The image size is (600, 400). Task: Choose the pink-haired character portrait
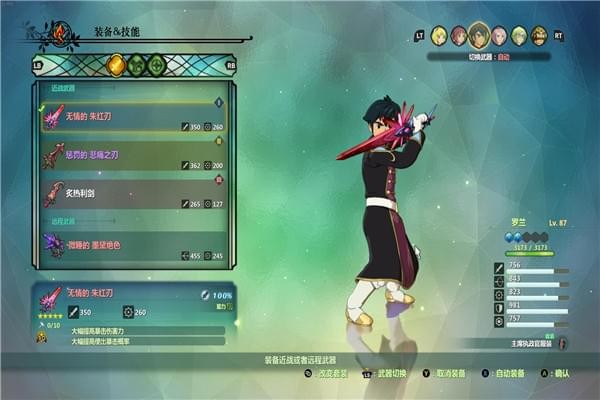pyautogui.click(x=499, y=35)
